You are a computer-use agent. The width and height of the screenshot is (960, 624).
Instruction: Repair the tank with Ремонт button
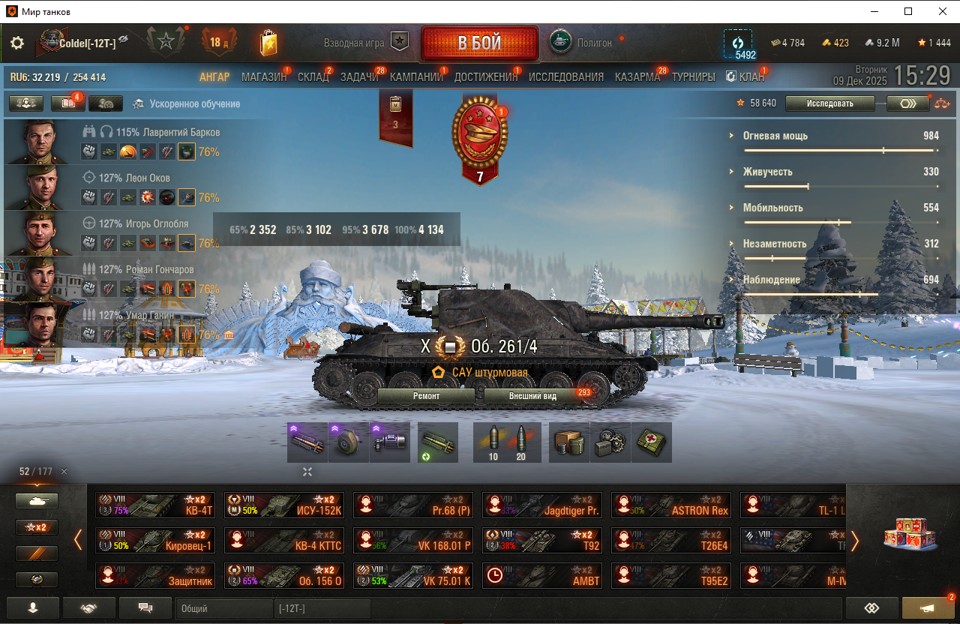click(x=426, y=396)
